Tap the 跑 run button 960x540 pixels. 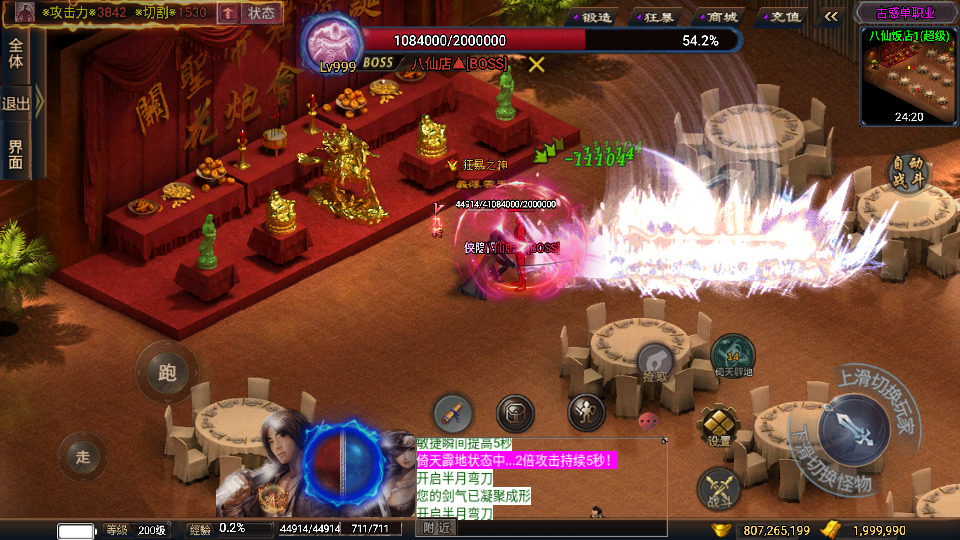coord(166,373)
